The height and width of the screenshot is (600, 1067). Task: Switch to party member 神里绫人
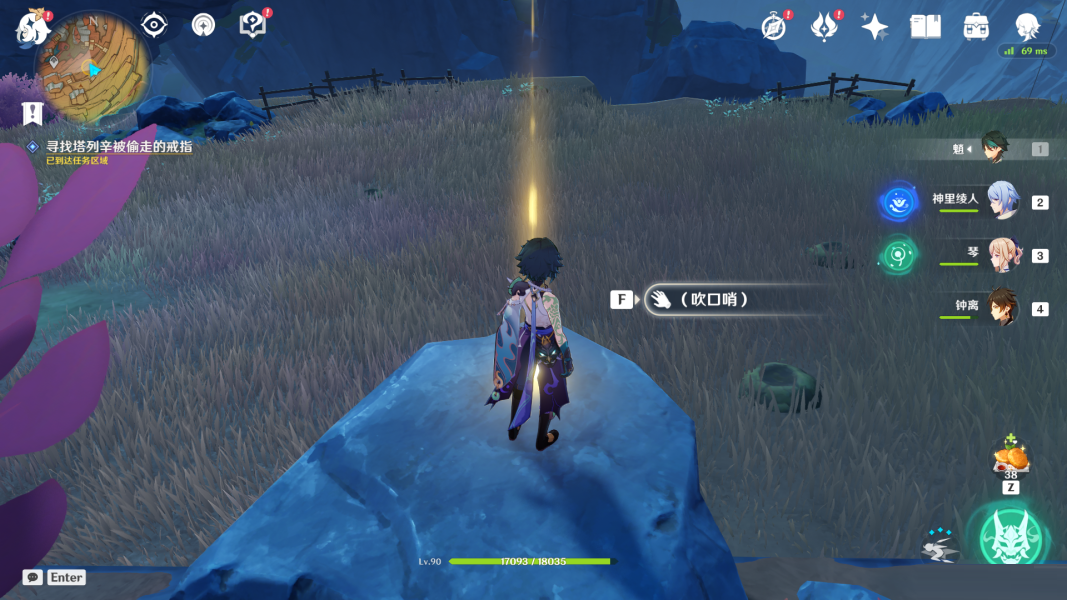pos(1002,201)
